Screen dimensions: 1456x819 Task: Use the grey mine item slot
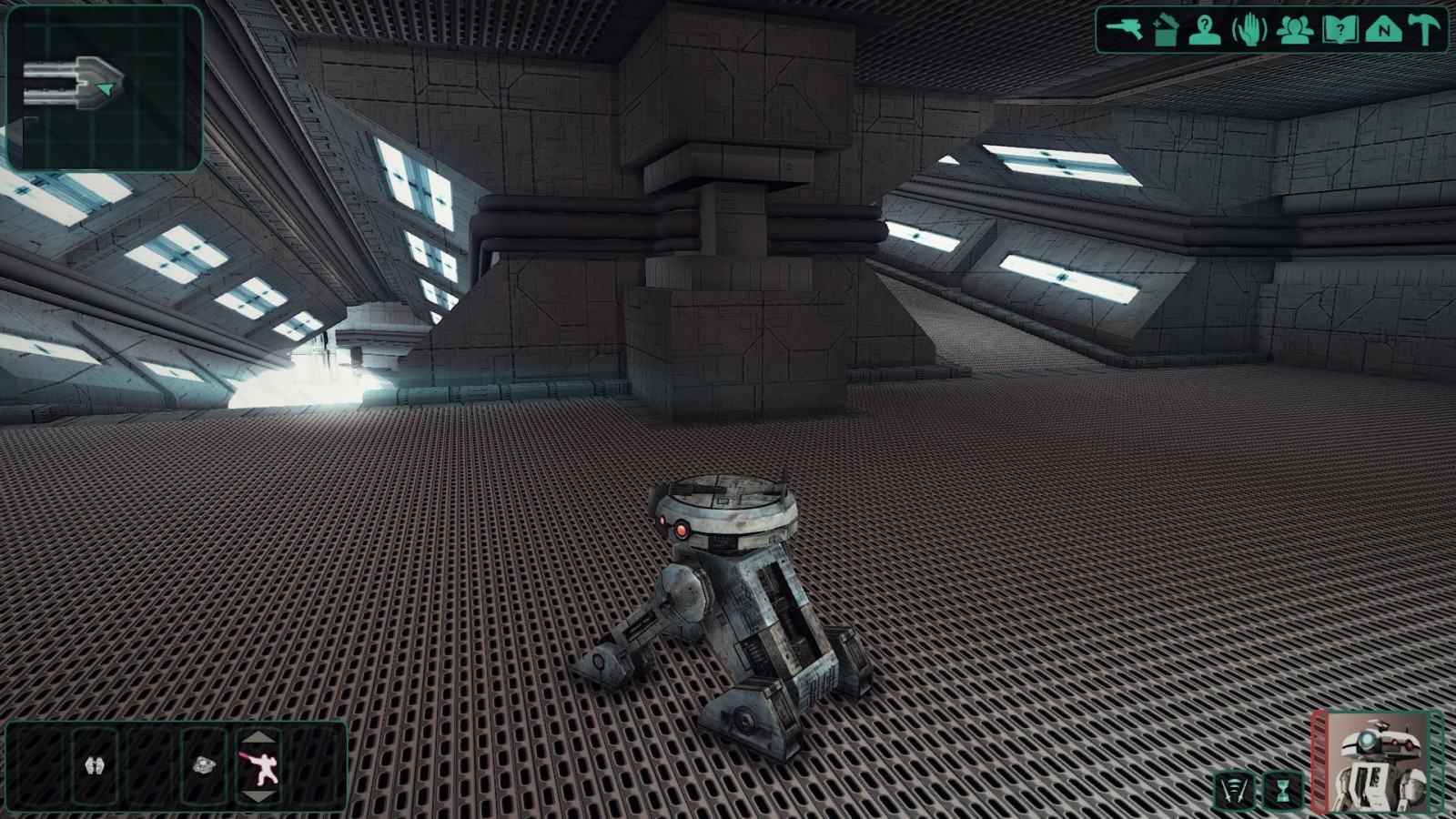[203, 766]
